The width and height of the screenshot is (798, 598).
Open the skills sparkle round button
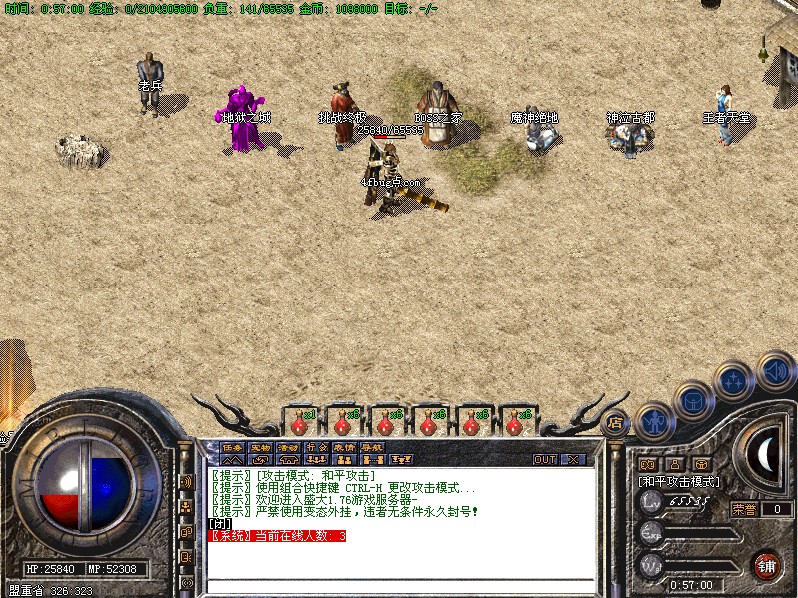[735, 381]
